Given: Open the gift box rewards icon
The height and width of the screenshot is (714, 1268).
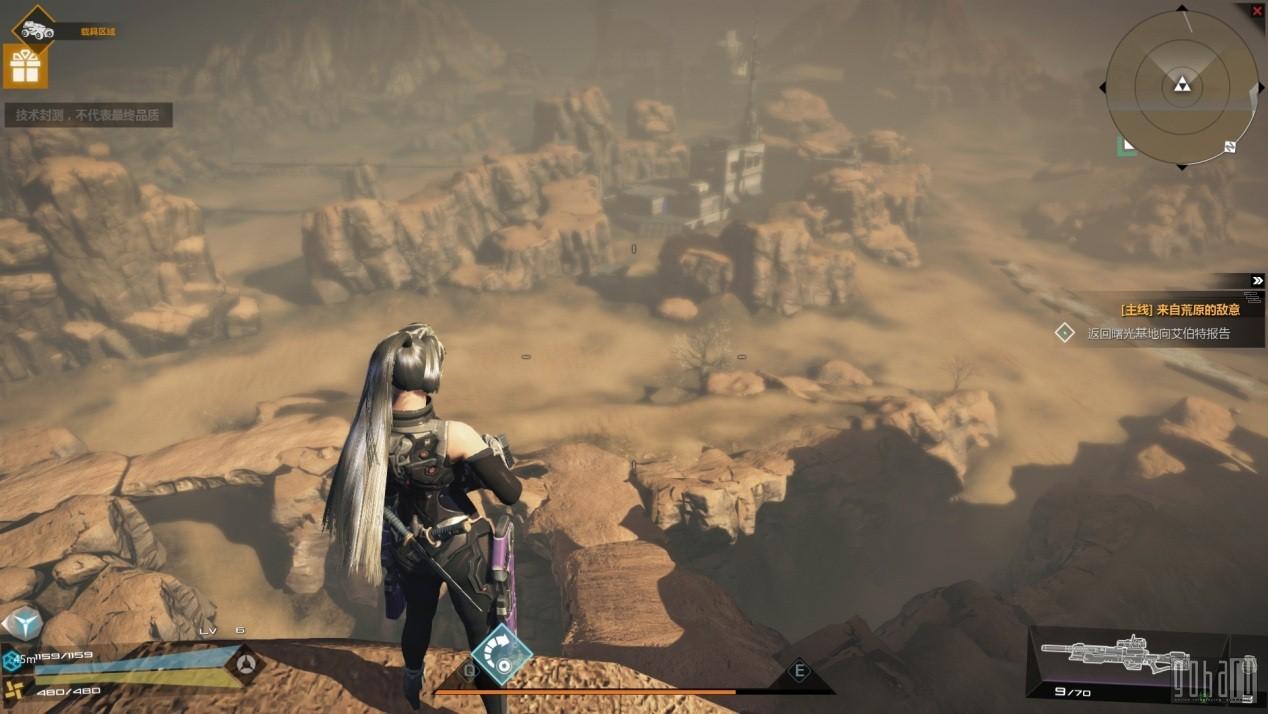Looking at the screenshot, I should point(25,67).
